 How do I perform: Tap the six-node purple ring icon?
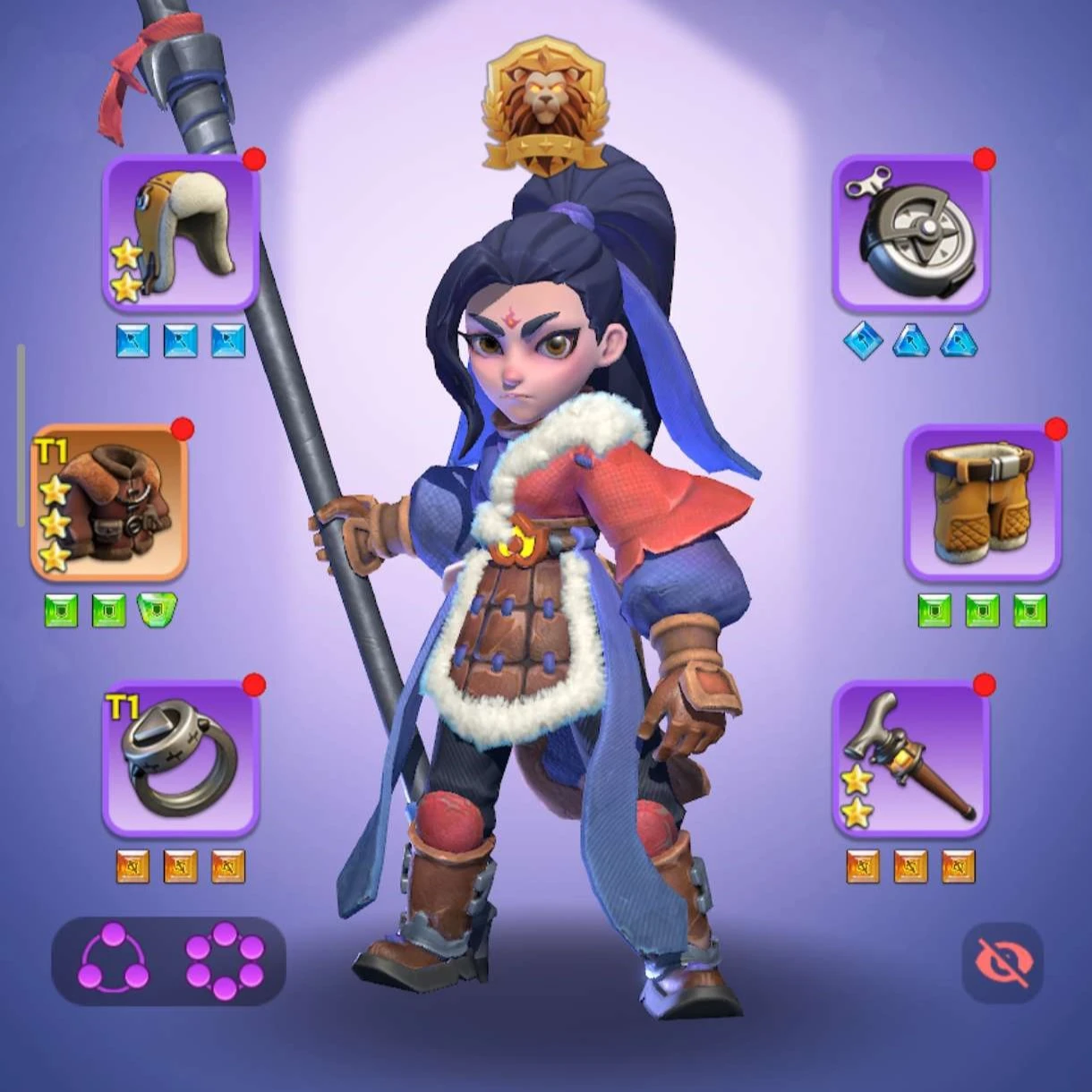point(225,960)
